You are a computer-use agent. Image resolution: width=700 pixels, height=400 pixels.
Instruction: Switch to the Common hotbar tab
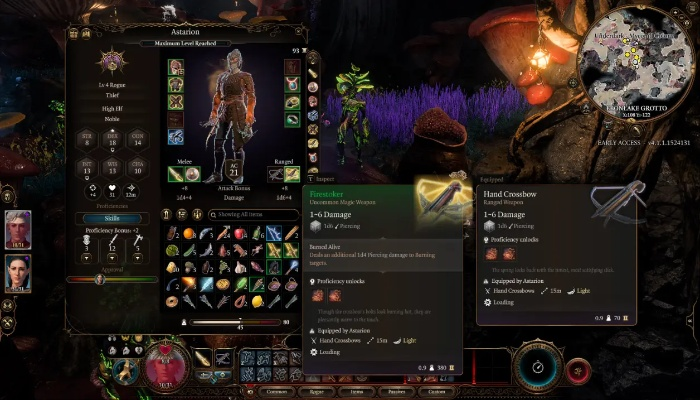pos(276,392)
